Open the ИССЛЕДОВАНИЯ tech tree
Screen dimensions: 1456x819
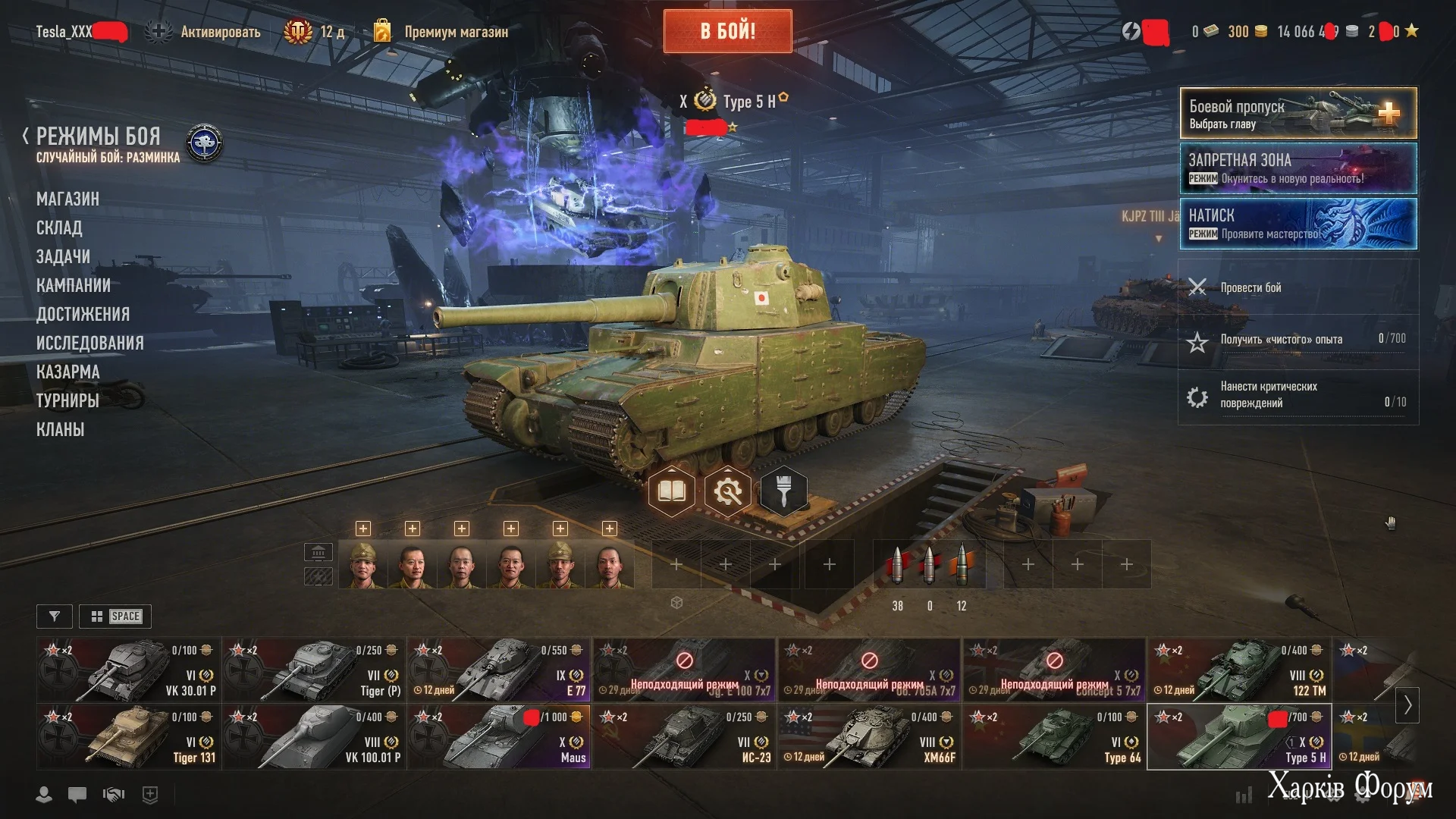[x=89, y=343]
